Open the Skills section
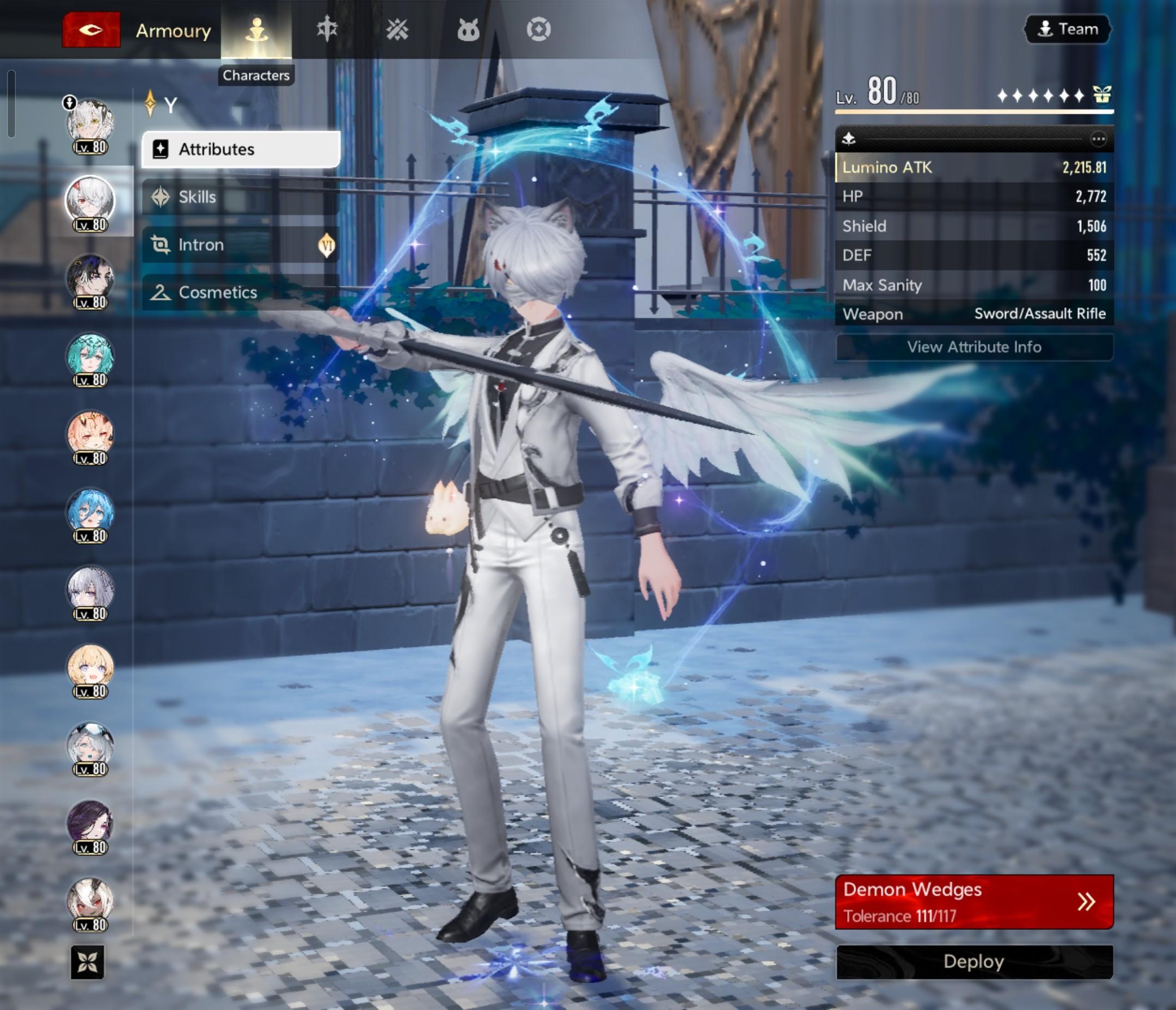 point(241,197)
